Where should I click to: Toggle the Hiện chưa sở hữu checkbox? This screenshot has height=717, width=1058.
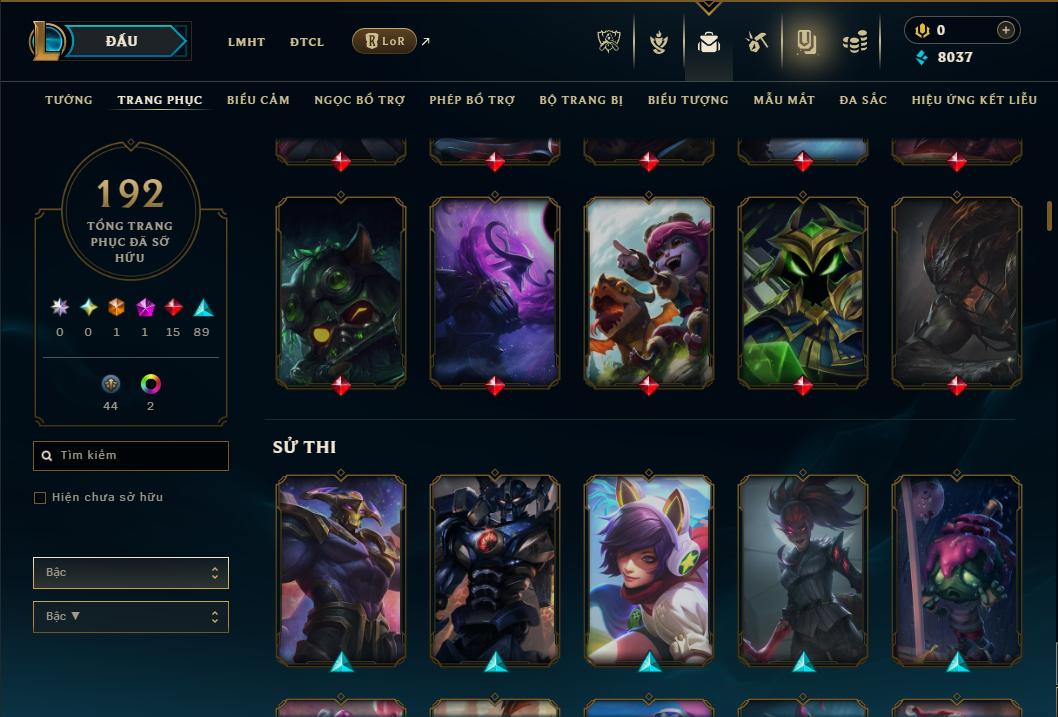click(x=40, y=498)
